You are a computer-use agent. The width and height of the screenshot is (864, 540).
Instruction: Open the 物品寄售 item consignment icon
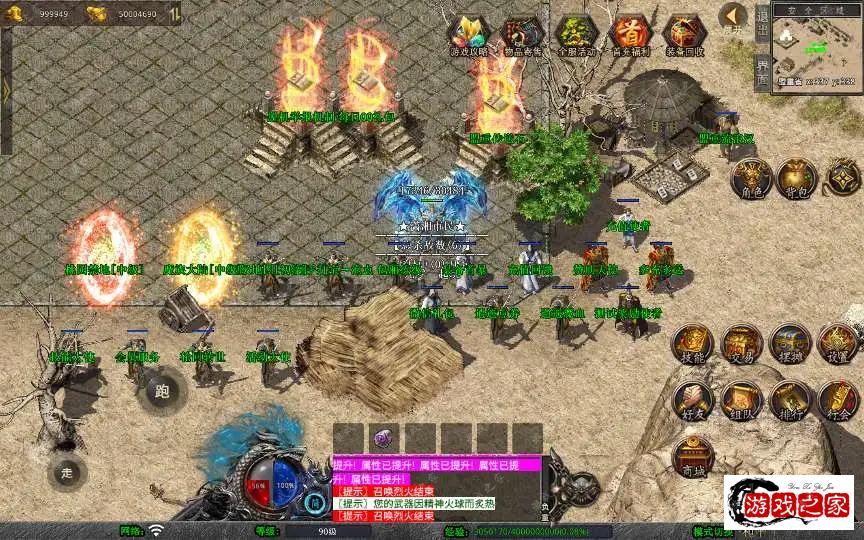[x=520, y=34]
